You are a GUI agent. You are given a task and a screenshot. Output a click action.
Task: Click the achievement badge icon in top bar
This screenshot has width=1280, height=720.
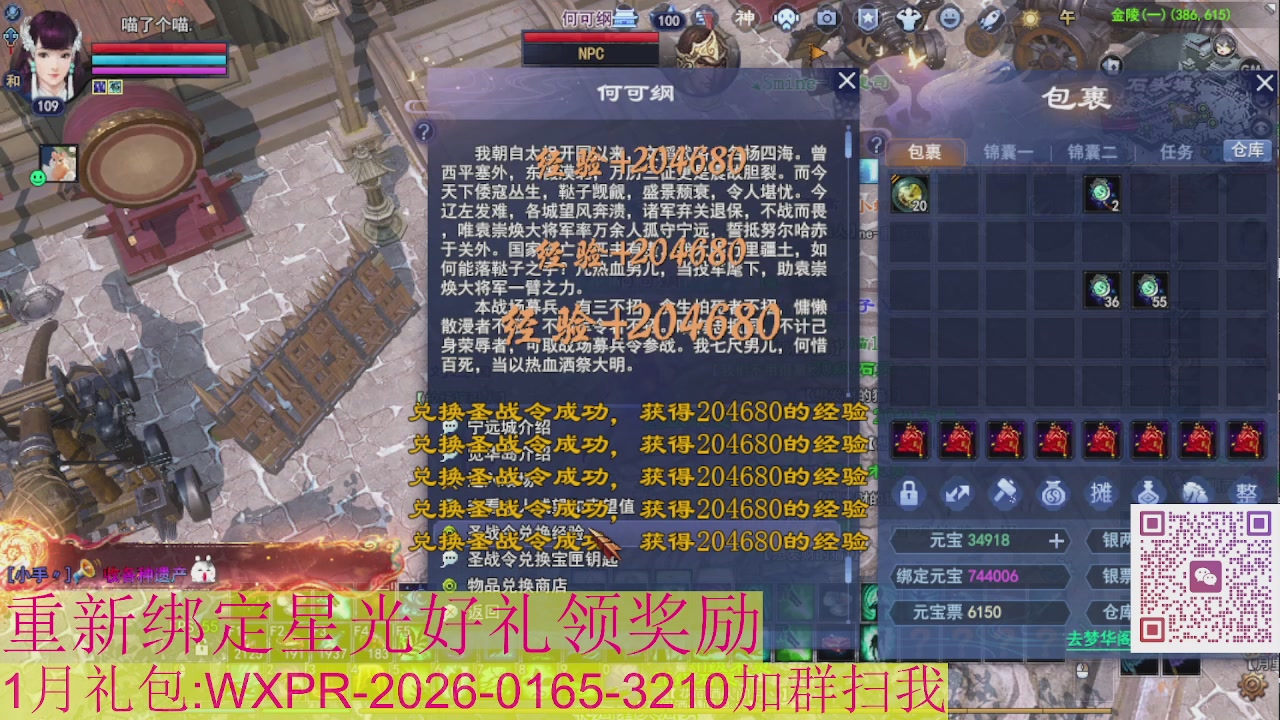(869, 18)
